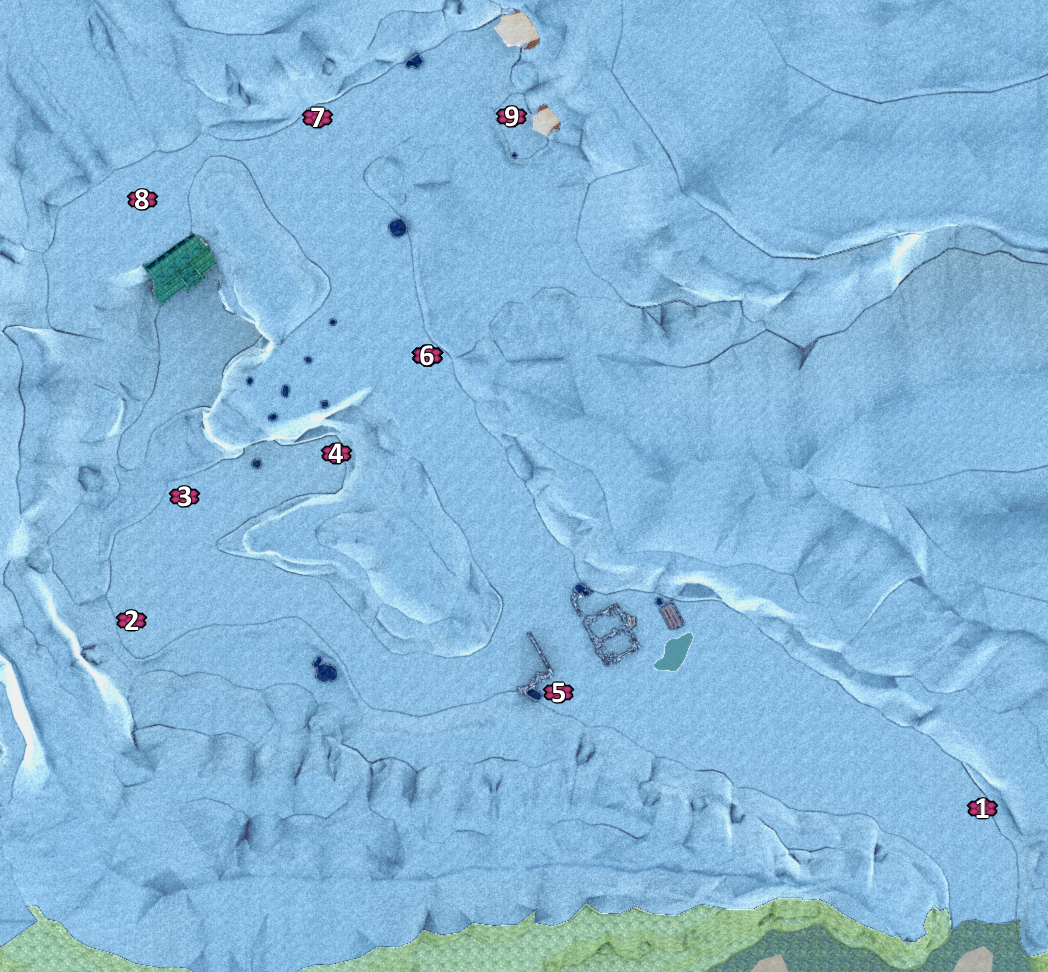
Task: Choose map marker number 4
Action: (x=336, y=454)
